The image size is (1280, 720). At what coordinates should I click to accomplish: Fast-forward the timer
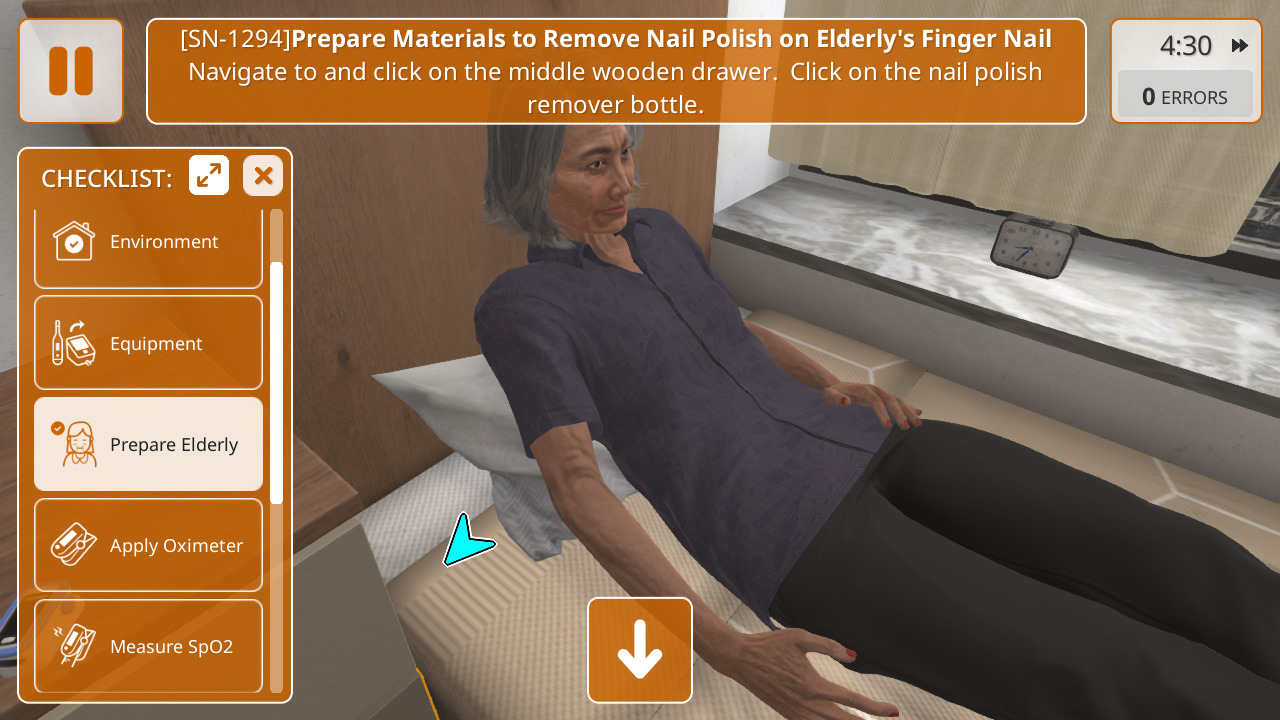(1240, 46)
